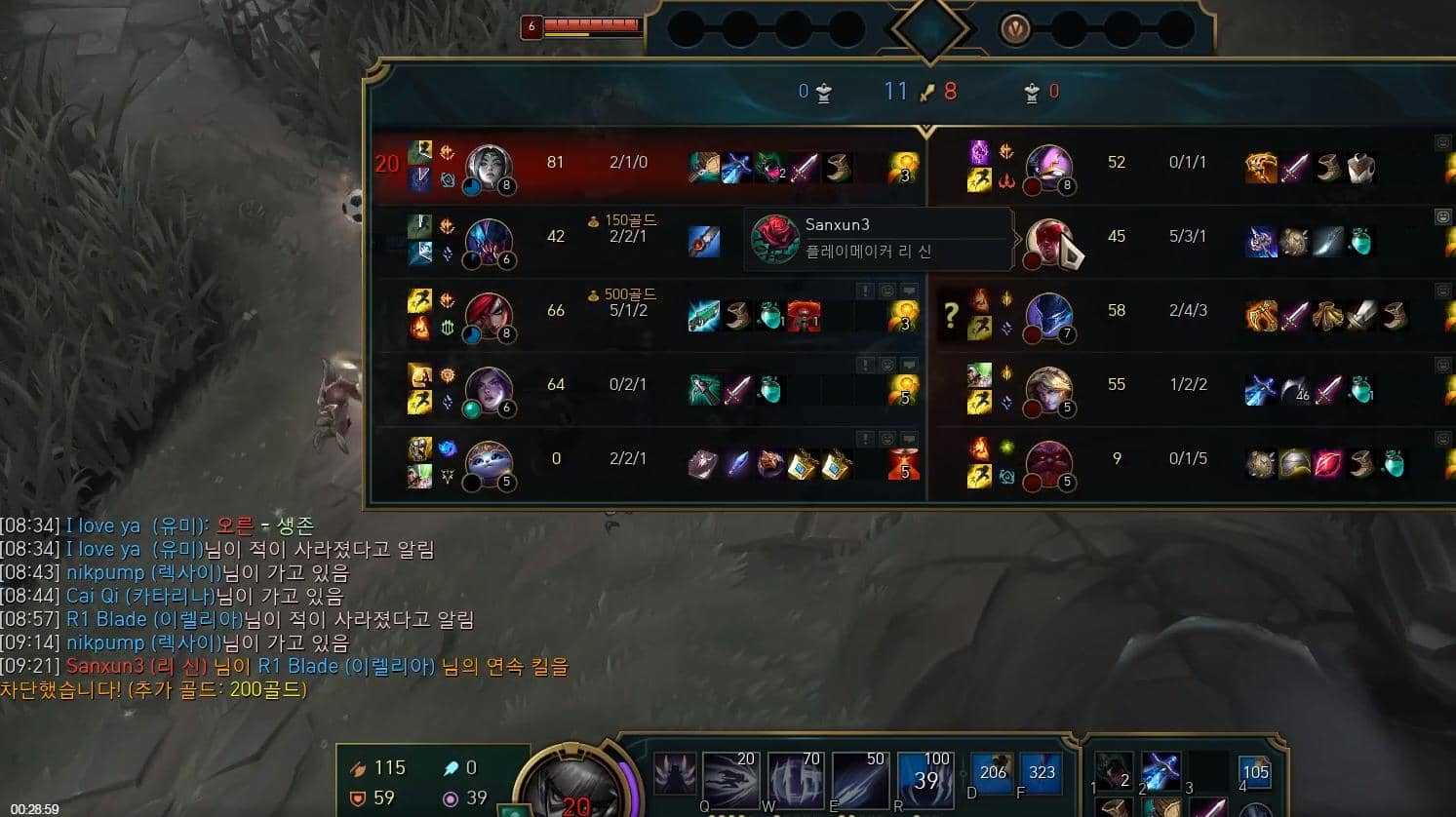Toggle chat mute speech-bubble on Yuumi's row
Image resolution: width=1456 pixels, height=817 pixels.
[x=908, y=437]
